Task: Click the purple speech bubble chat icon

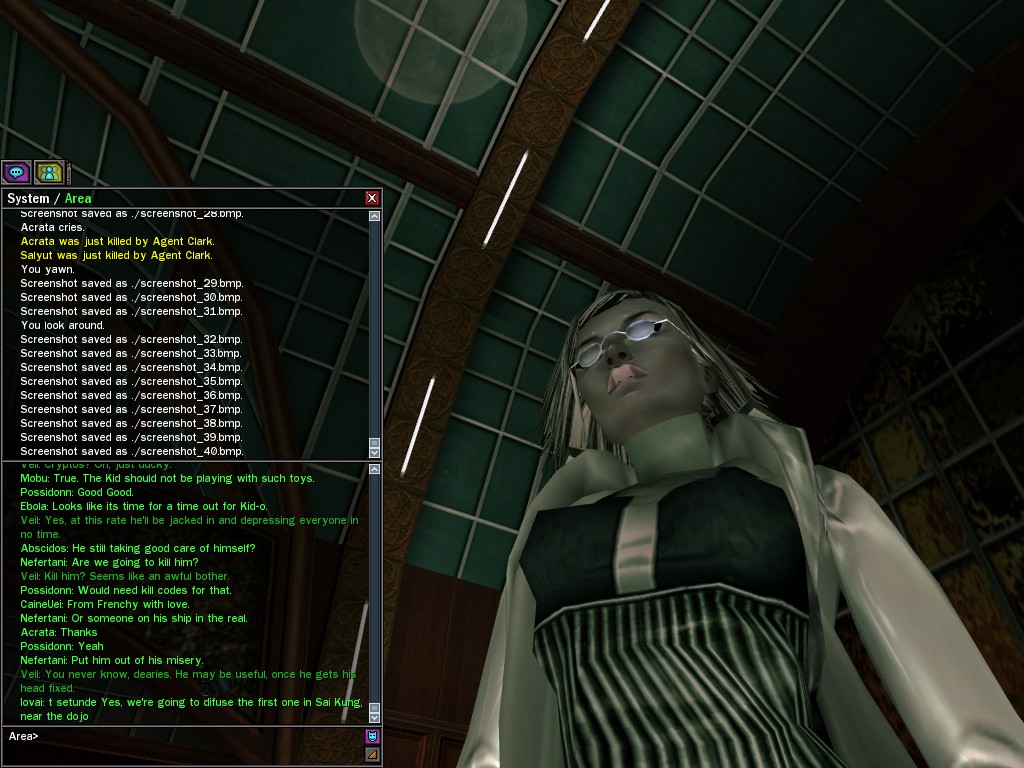Action: (16, 172)
